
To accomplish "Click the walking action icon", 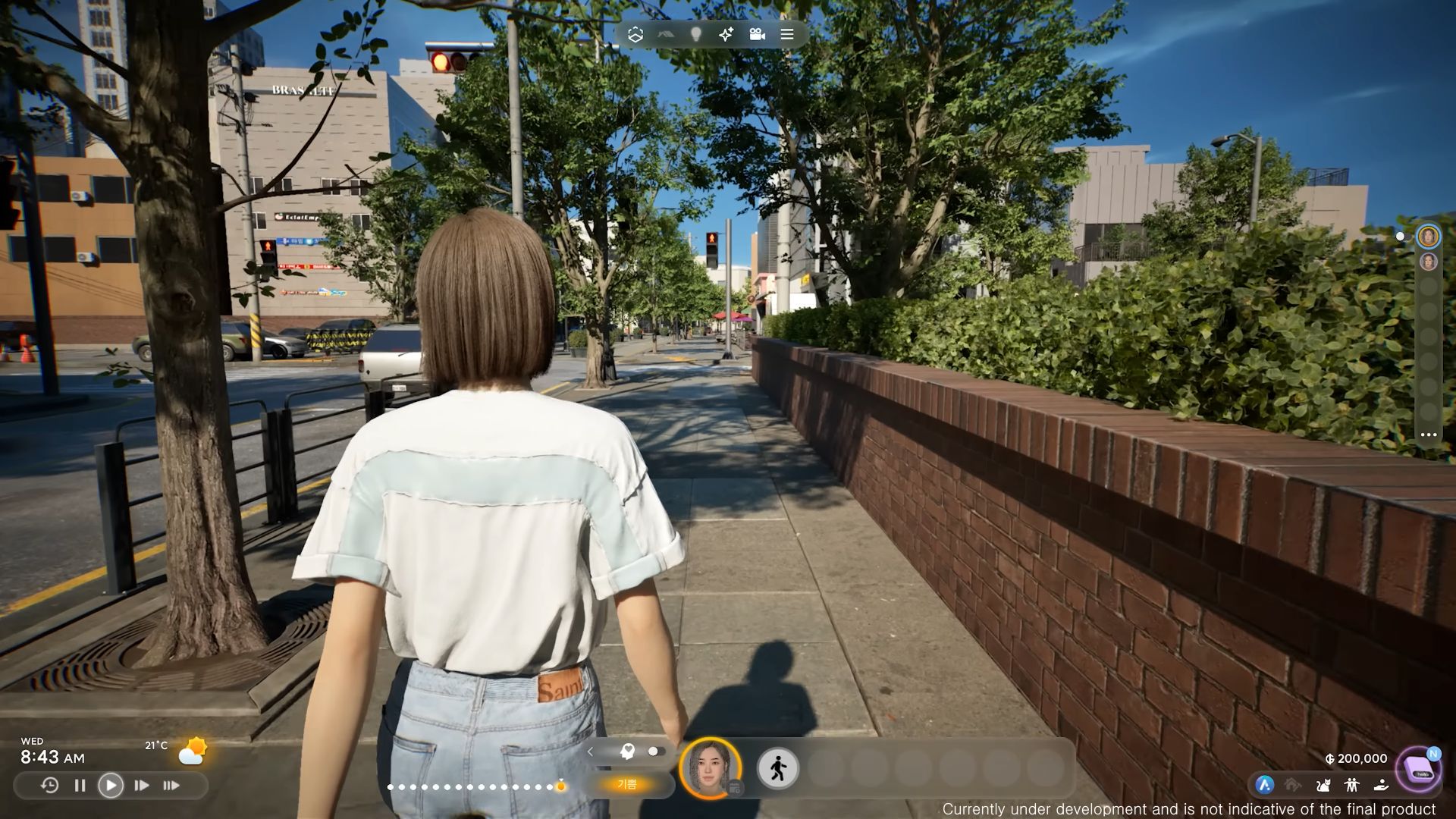I will (x=778, y=768).
